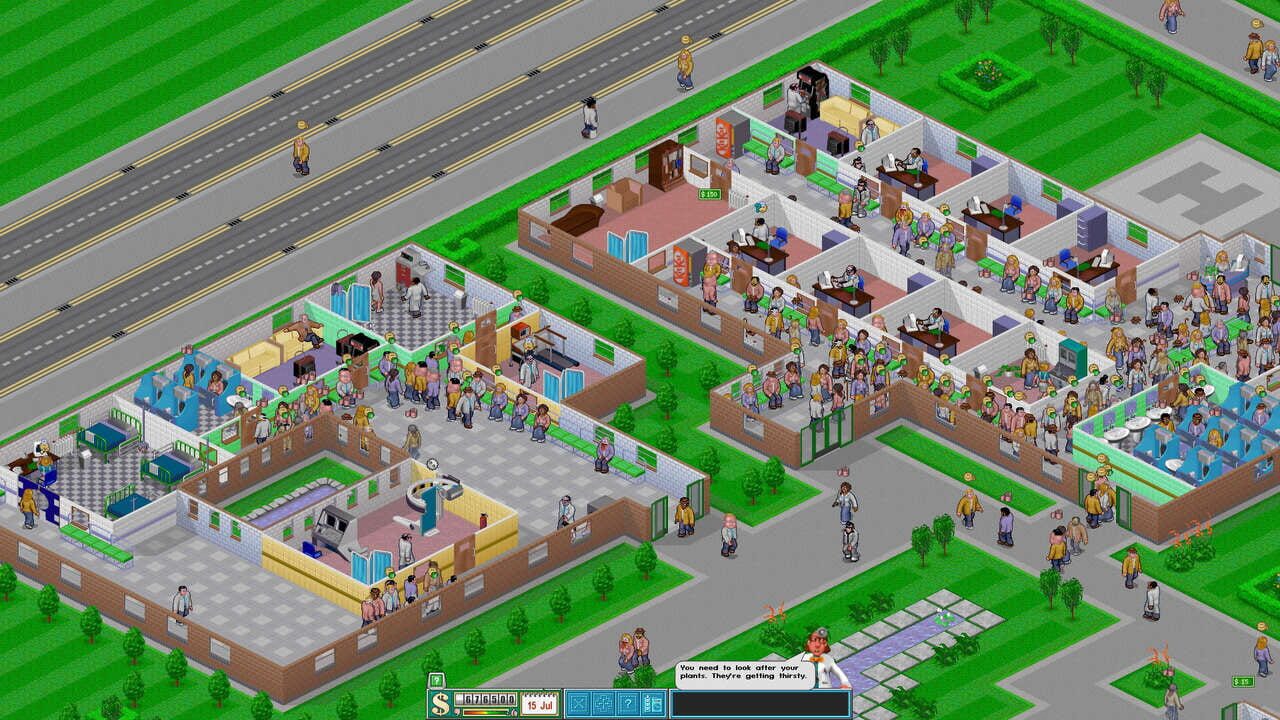Click a wilting plant in the hallway
Screen dimensions: 1280x720
[773, 614]
